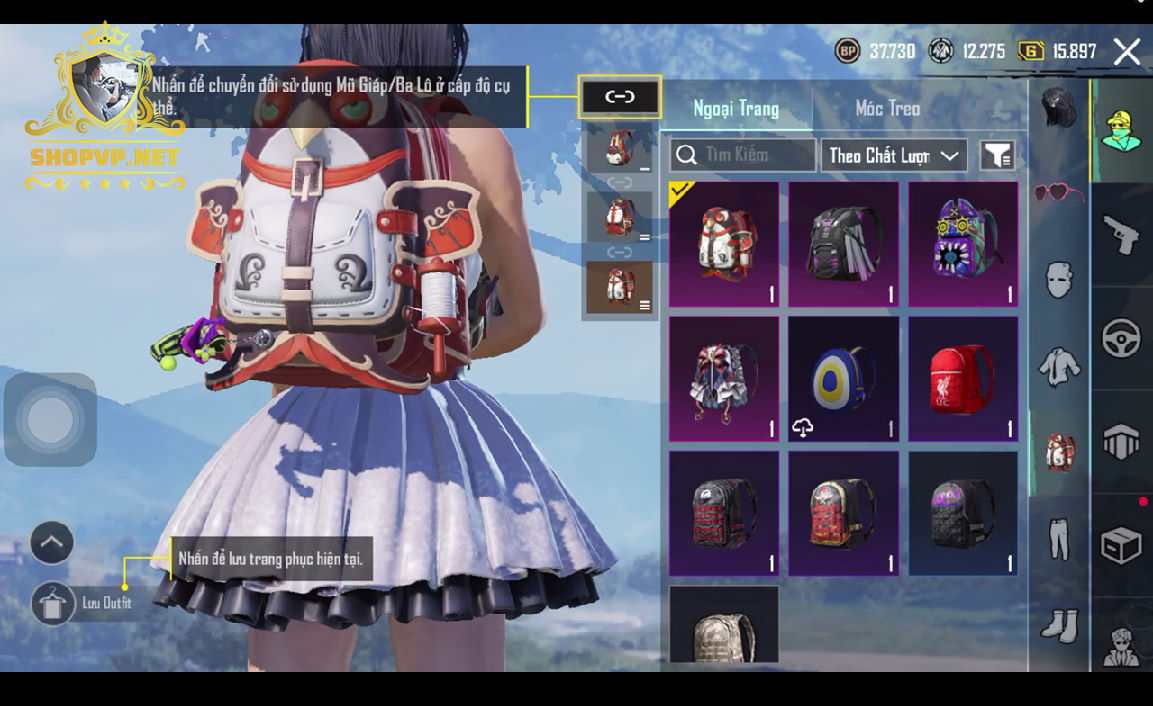The height and width of the screenshot is (706, 1153).
Task: Switch to the pants clothing category
Action: pyautogui.click(x=1059, y=539)
